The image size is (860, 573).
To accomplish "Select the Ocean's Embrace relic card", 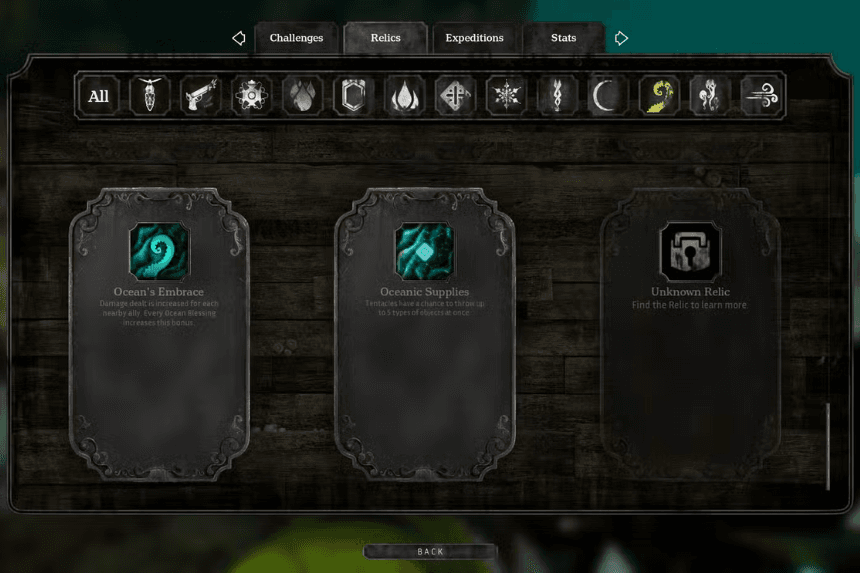I will point(159,335).
